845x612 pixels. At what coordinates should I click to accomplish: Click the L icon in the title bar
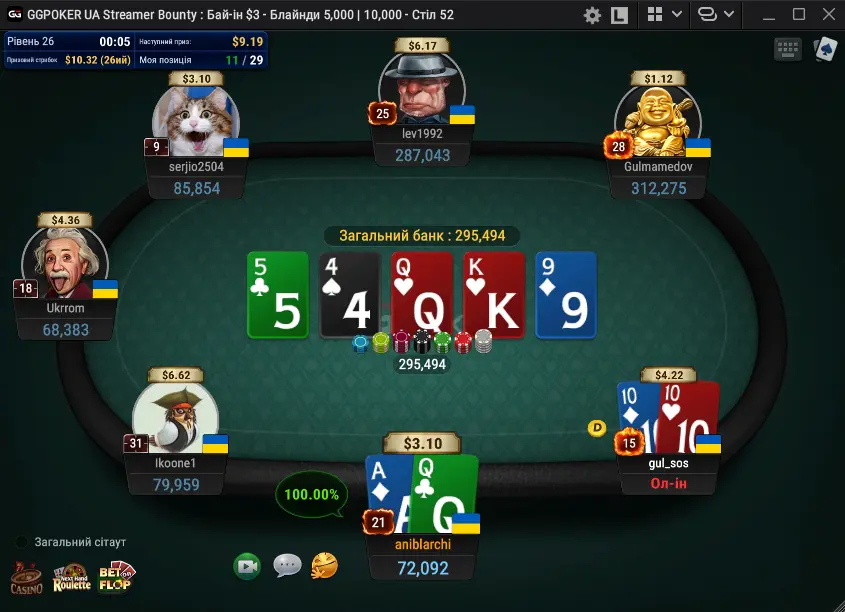(619, 15)
